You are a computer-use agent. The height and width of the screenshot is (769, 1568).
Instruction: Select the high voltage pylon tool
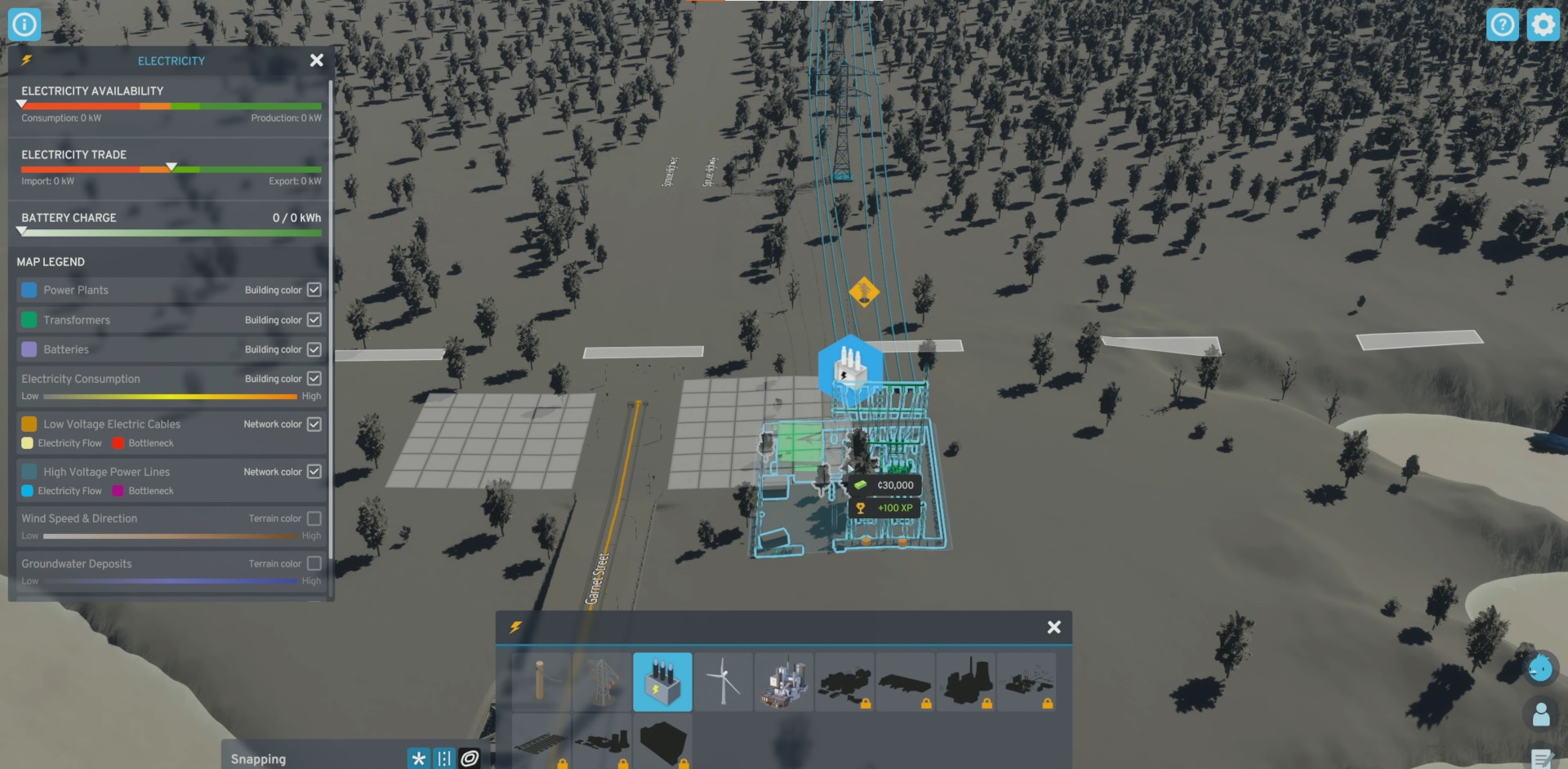[602, 682]
